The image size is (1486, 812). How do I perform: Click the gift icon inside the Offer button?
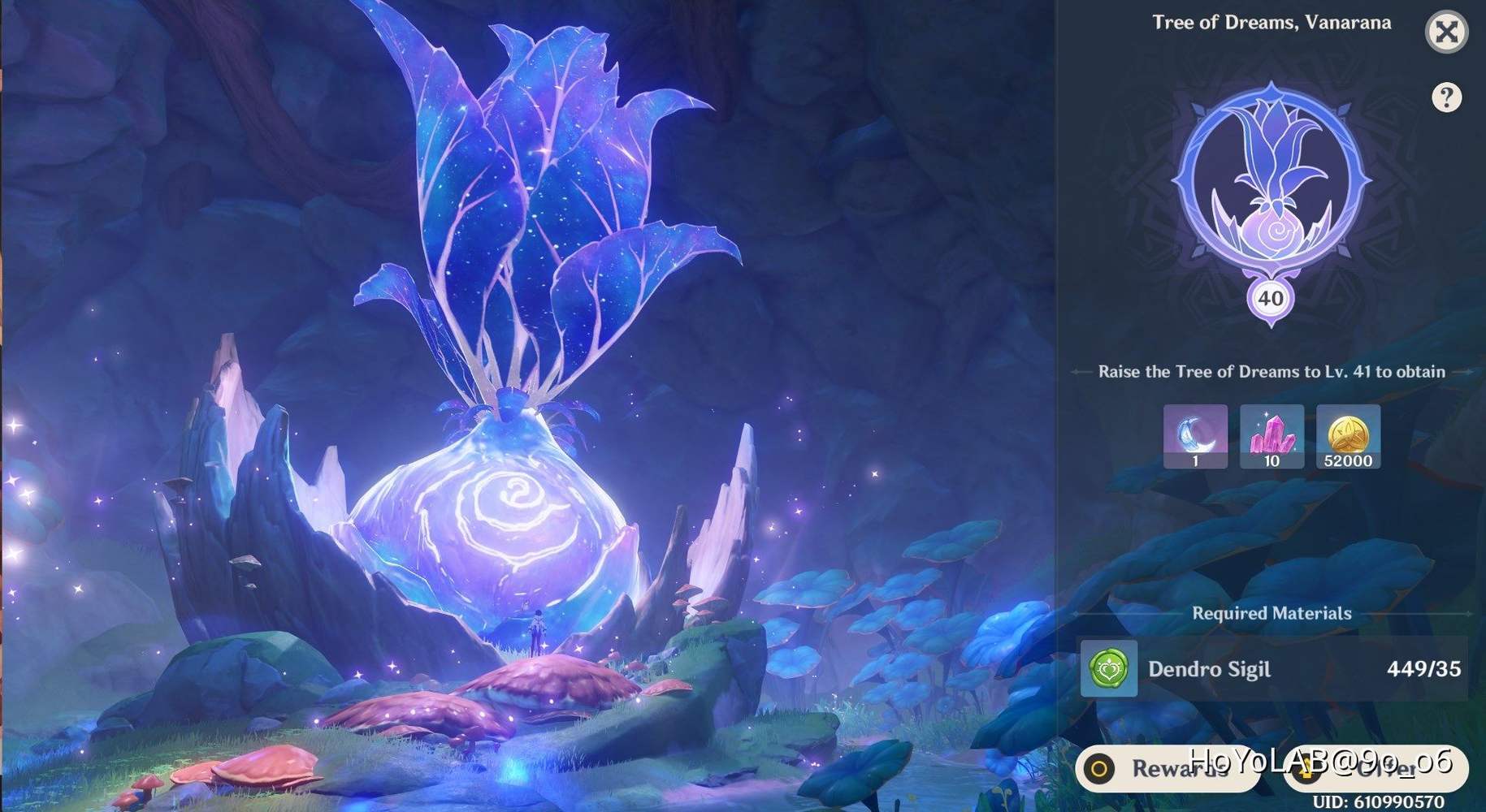tap(1306, 770)
